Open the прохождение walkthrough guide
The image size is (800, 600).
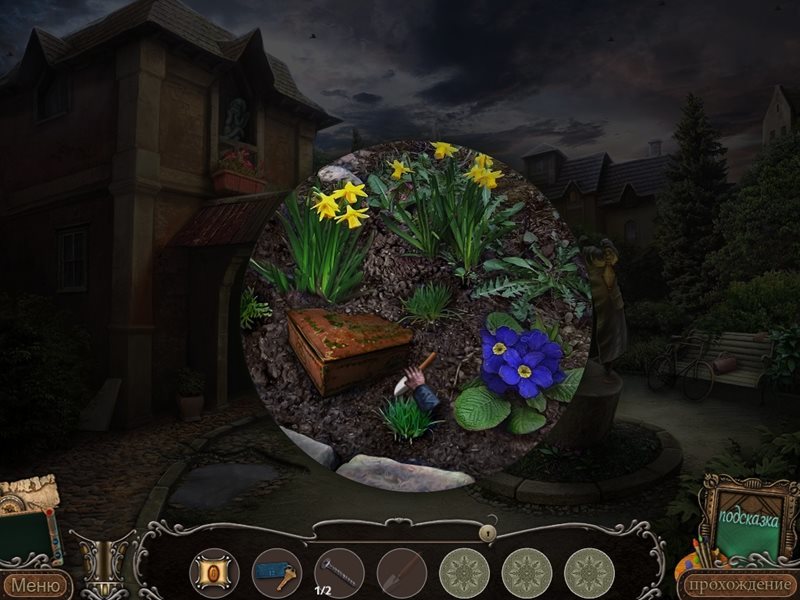(735, 585)
